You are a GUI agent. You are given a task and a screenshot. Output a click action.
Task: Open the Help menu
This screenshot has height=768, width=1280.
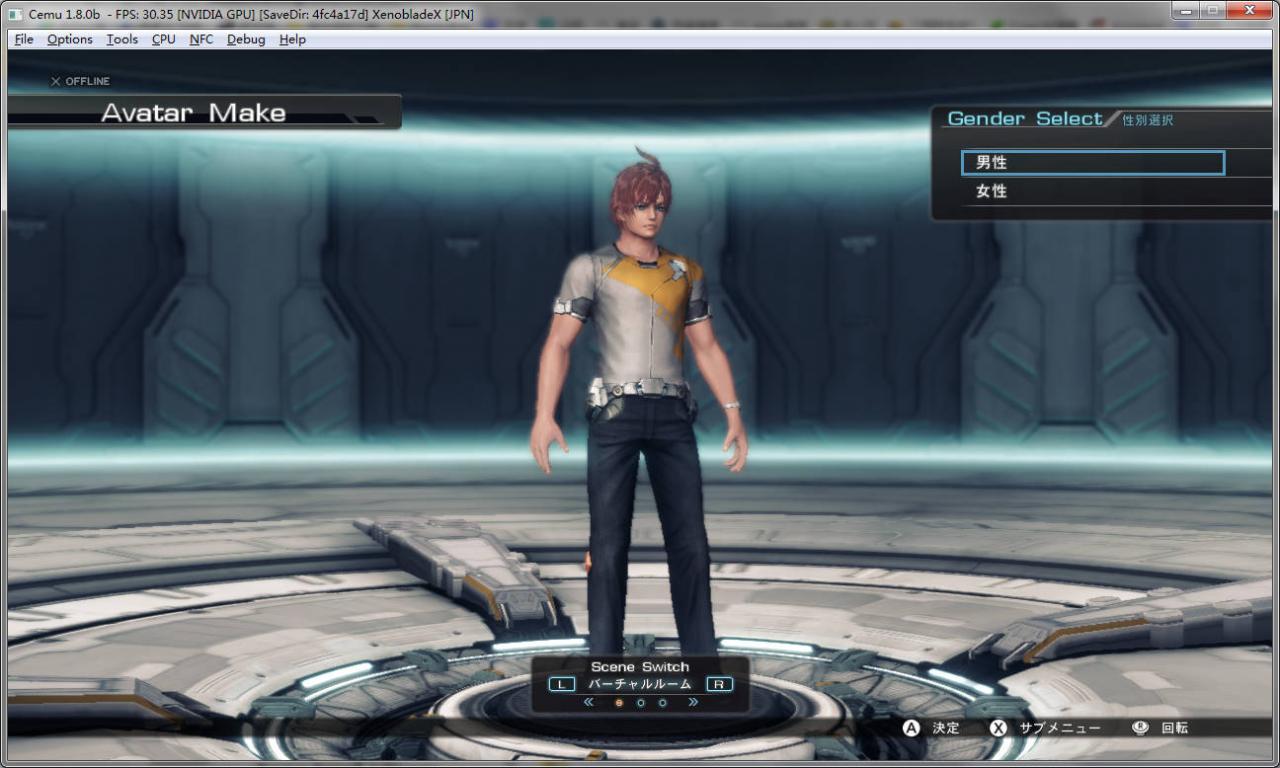(292, 39)
